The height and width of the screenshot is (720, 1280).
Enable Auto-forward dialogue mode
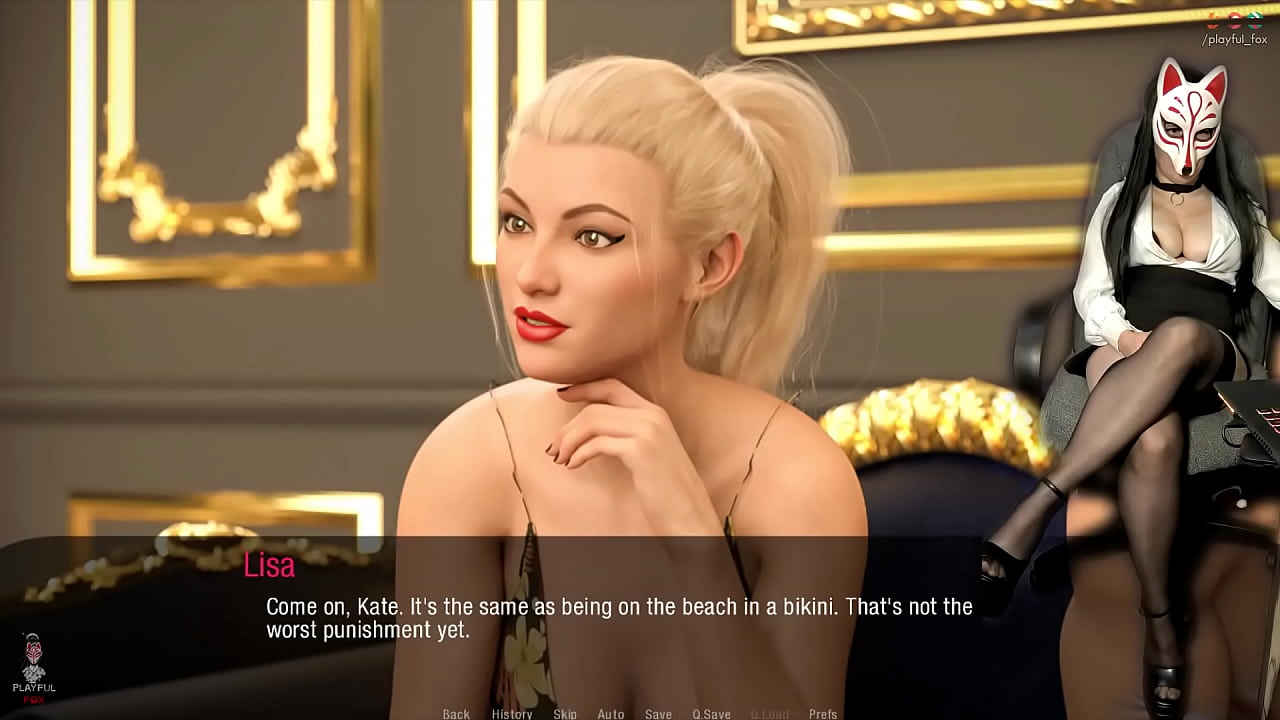[x=611, y=714]
